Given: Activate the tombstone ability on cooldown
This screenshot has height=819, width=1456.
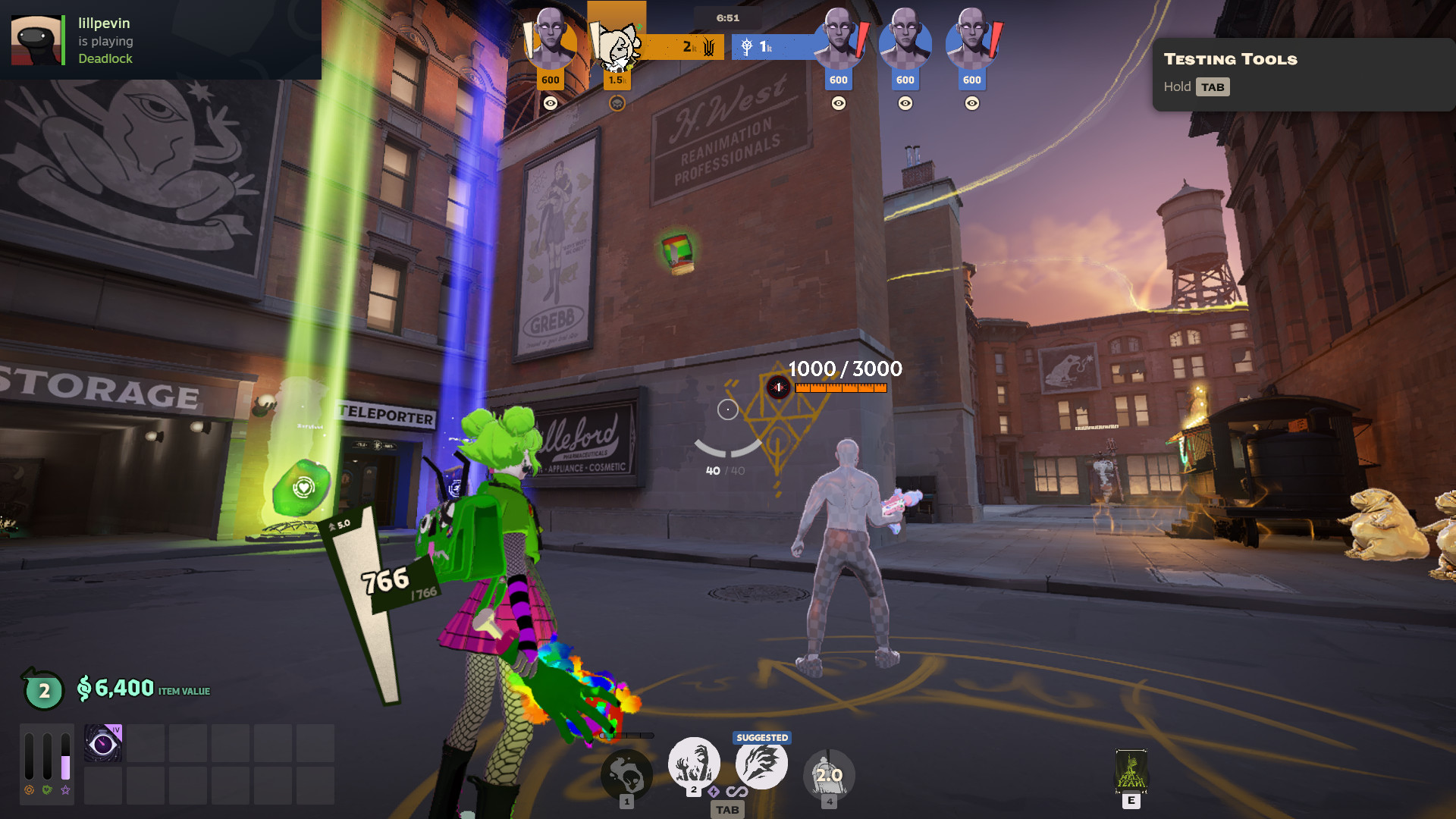Looking at the screenshot, I should click(829, 775).
